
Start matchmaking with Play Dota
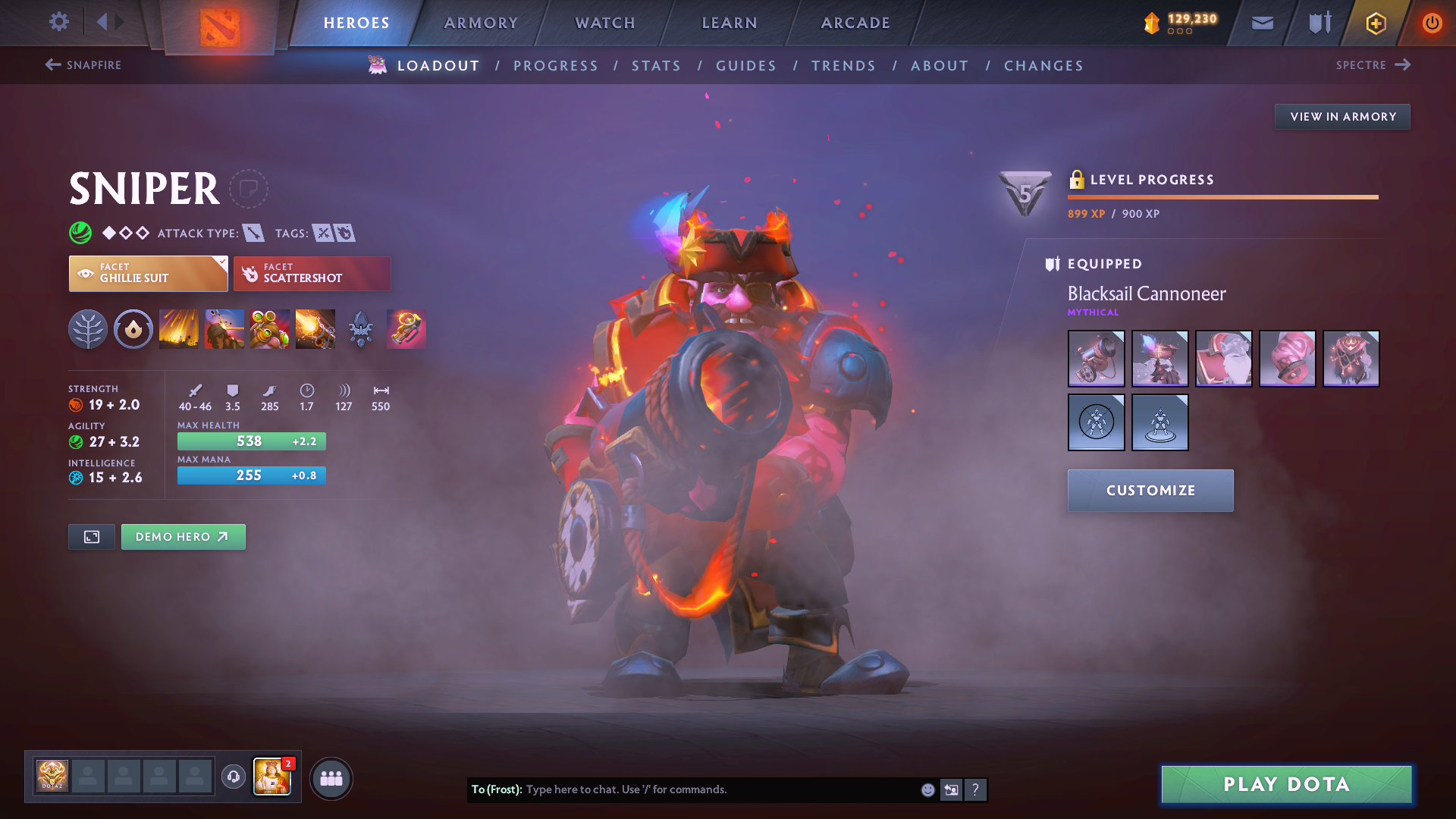click(x=1286, y=784)
